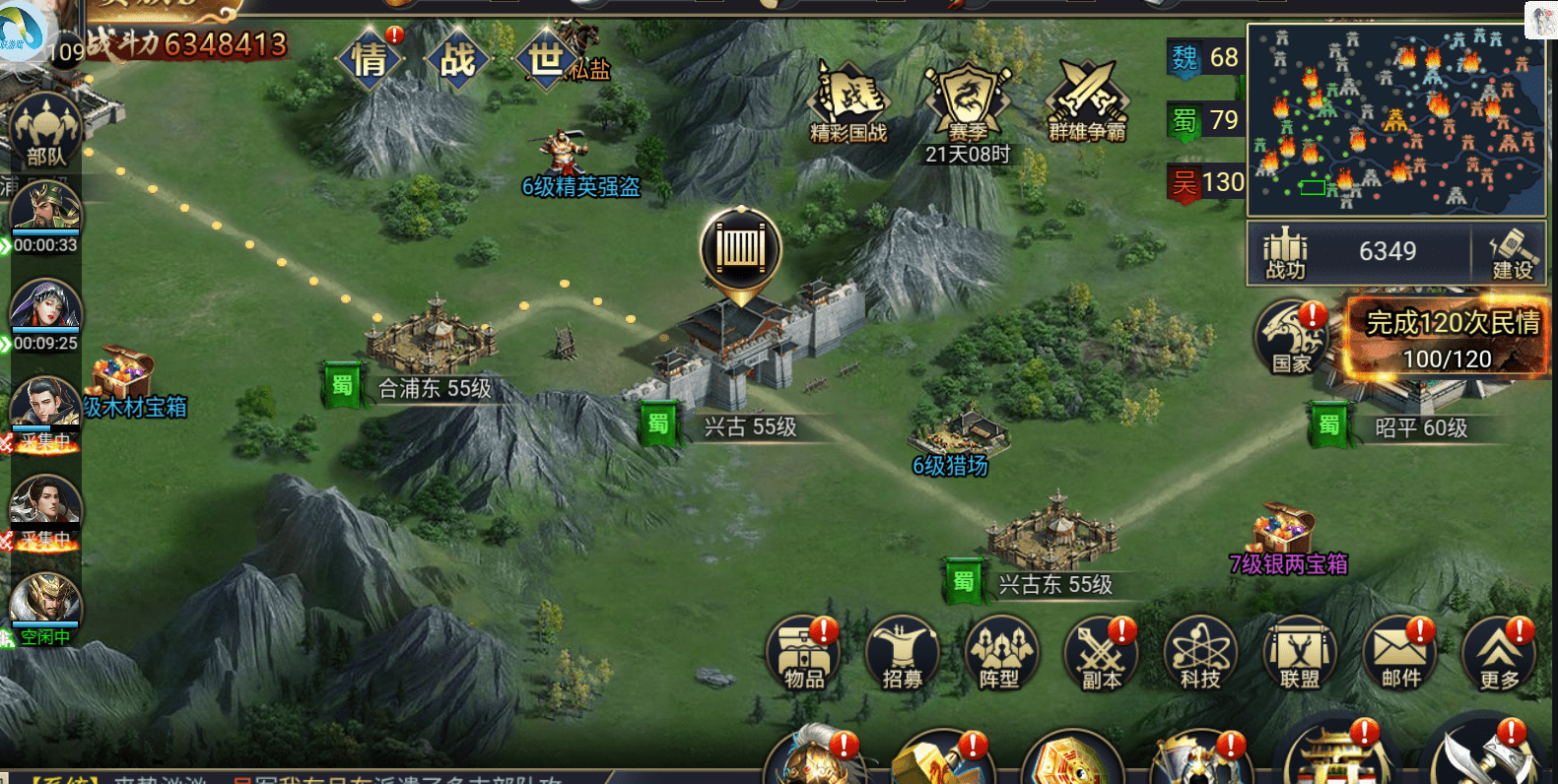This screenshot has height=784, width=1558.
Task: Open the 科技 technology menu
Action: [x=1200, y=654]
